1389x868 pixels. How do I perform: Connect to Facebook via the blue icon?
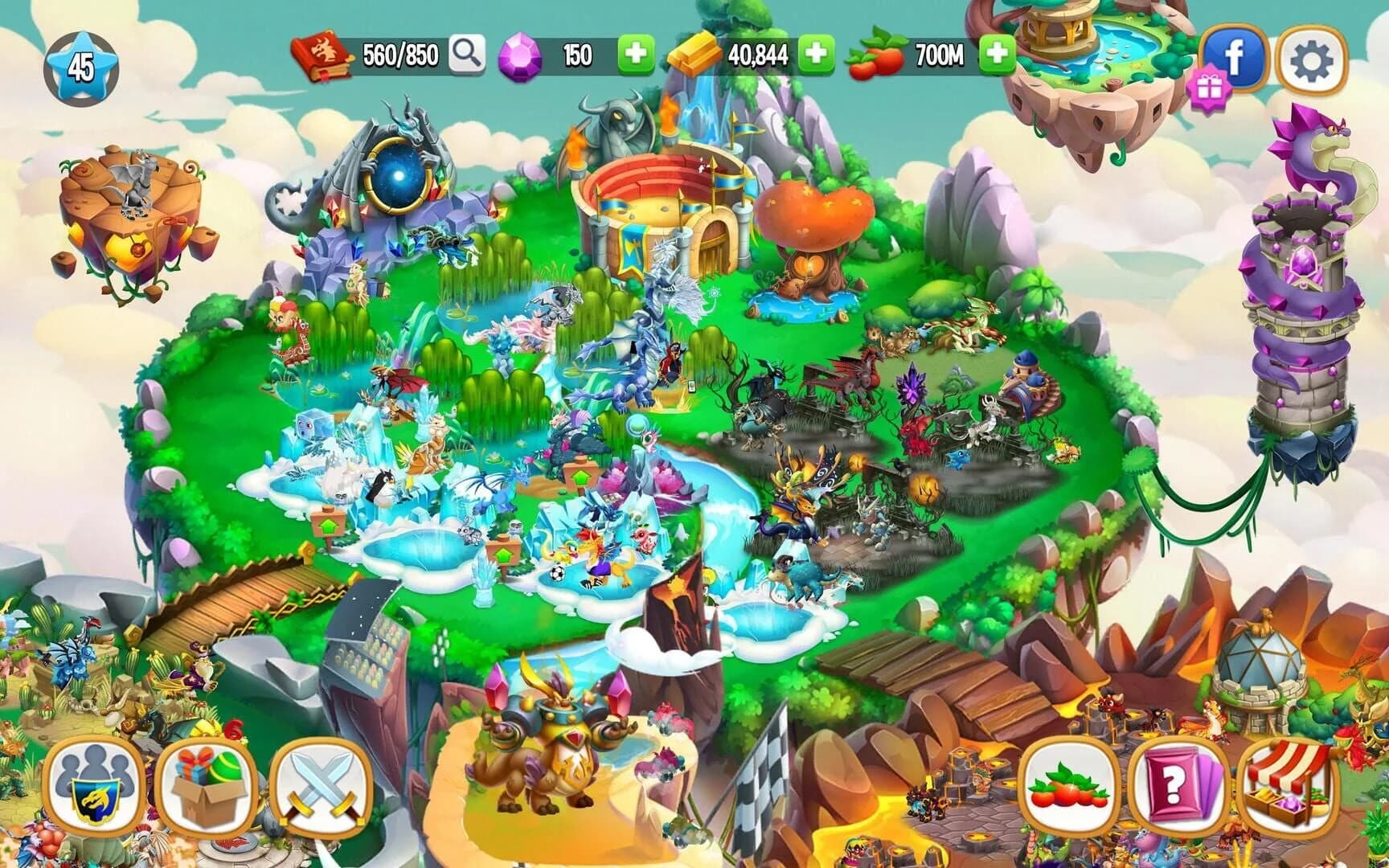click(1235, 51)
